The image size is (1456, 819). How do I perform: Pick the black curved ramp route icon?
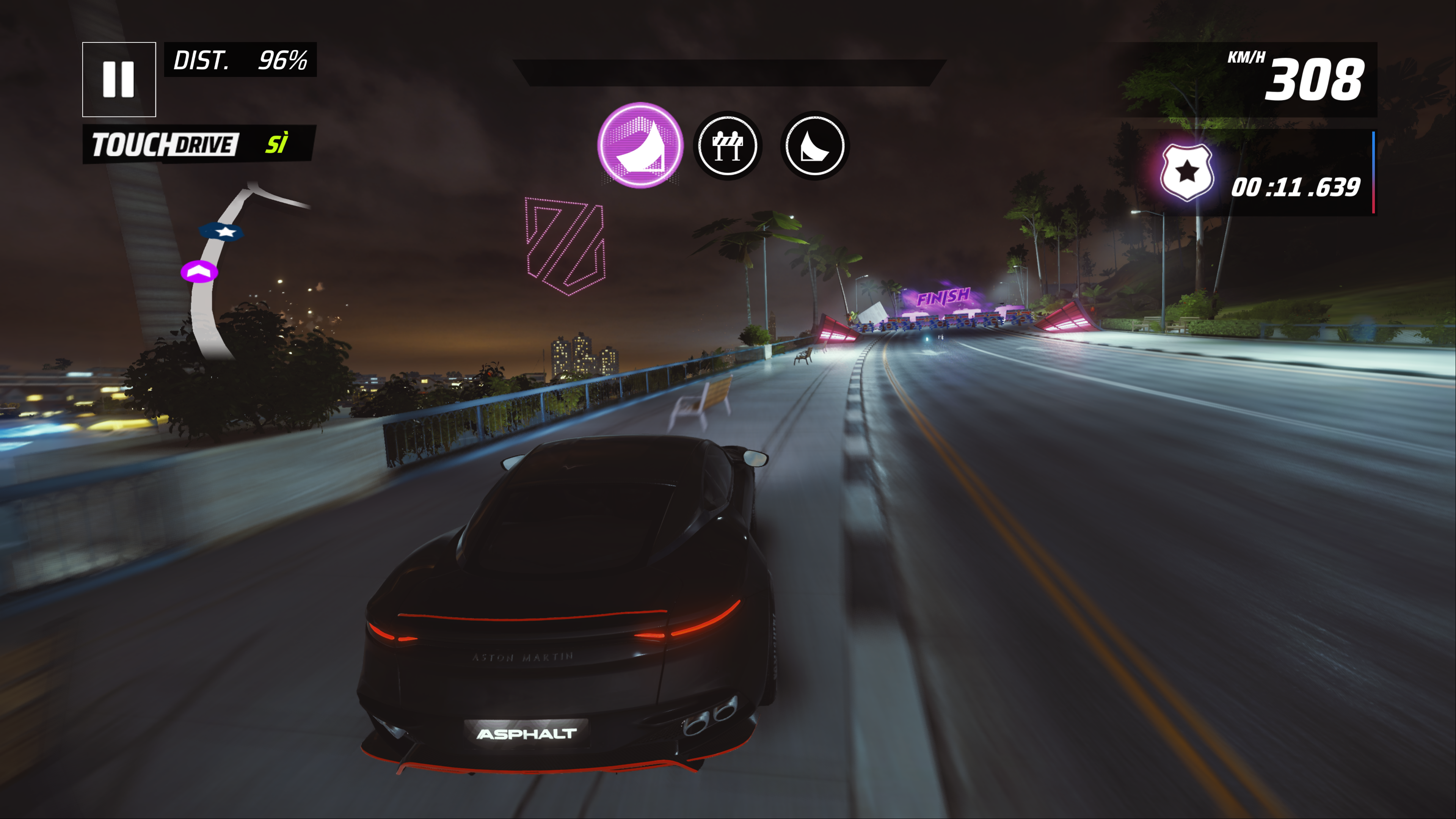click(814, 146)
